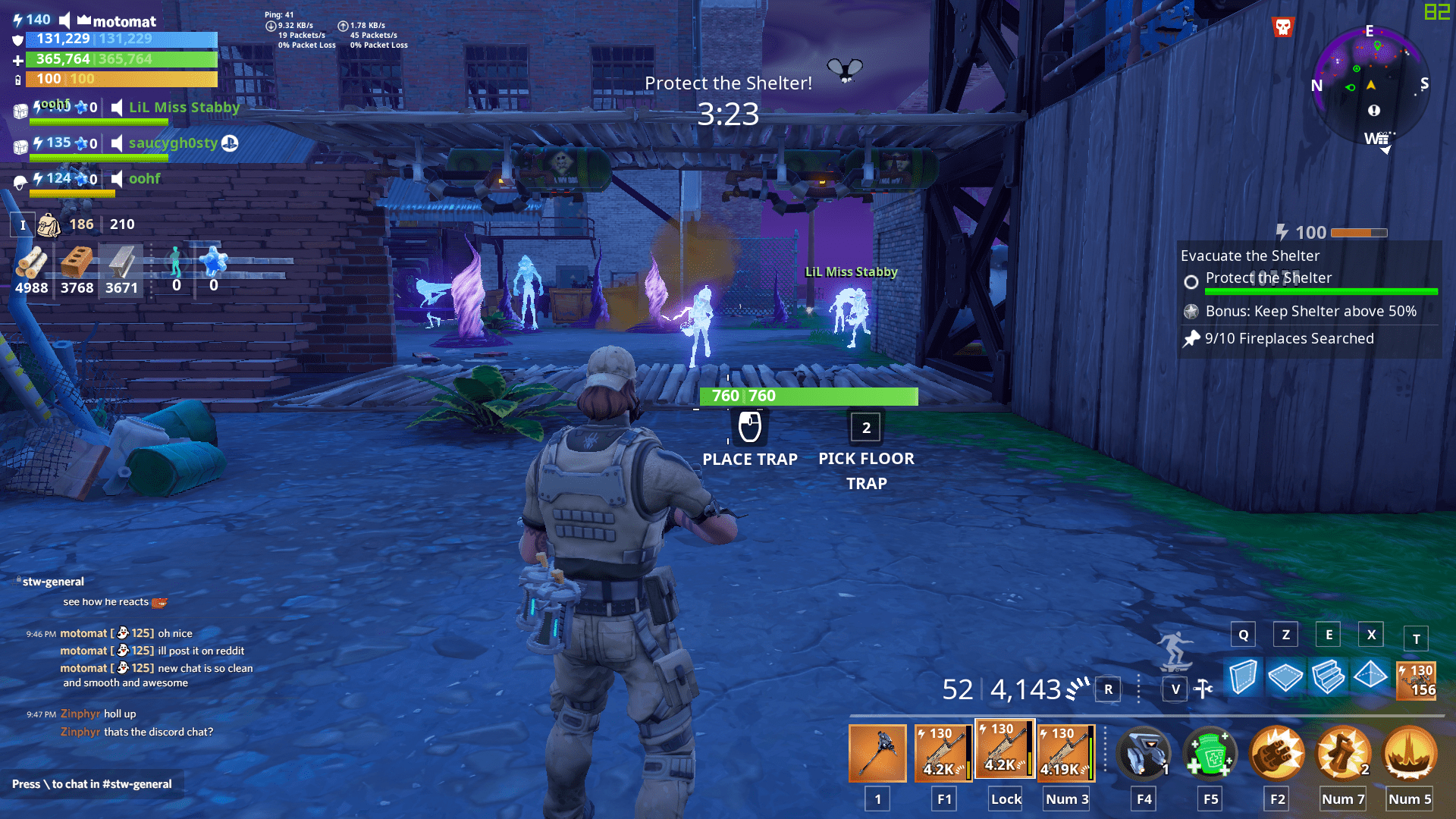Select the pickaxe in hotbar slot 1

click(877, 753)
